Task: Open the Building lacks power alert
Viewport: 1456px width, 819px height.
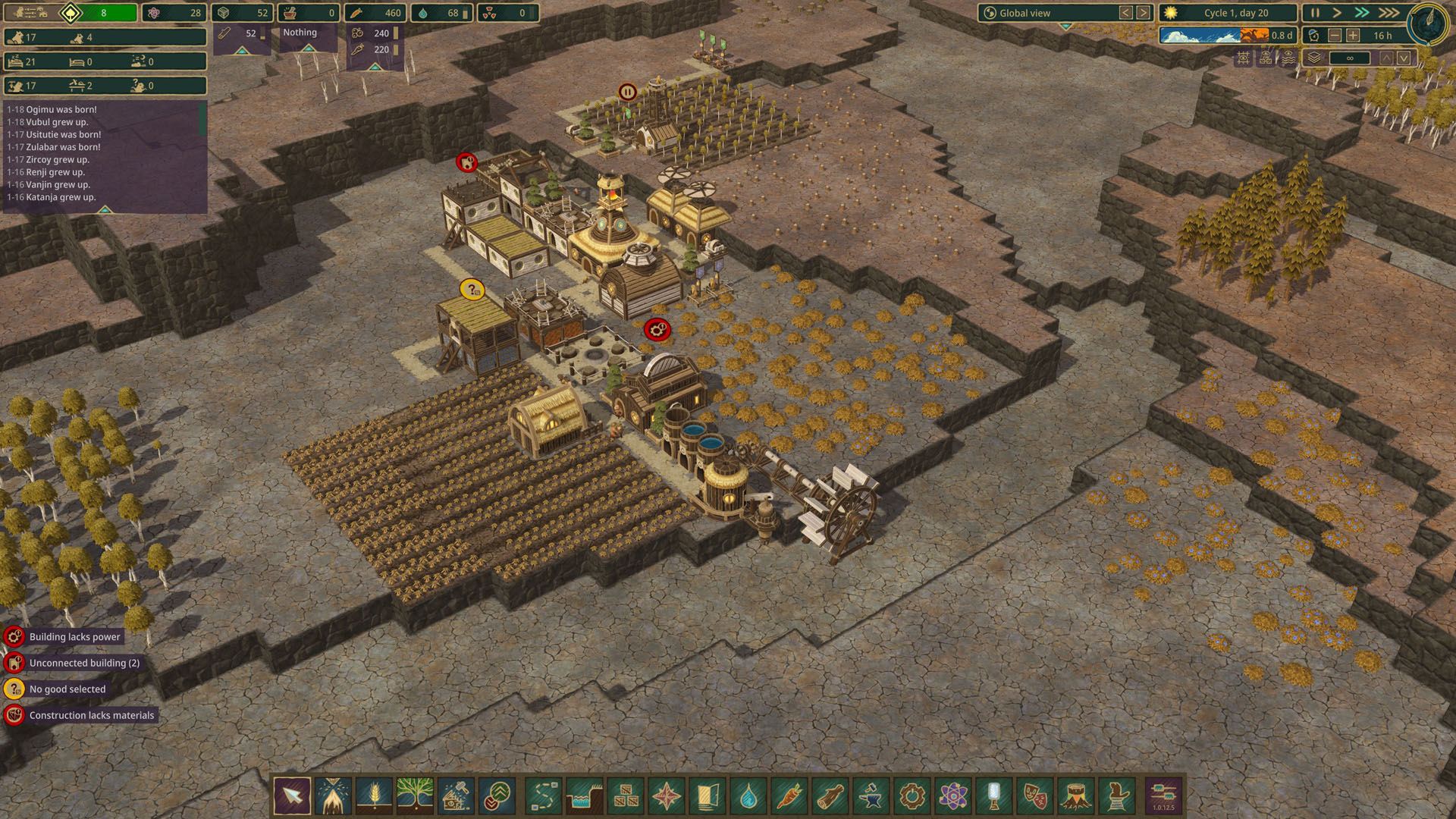Action: pyautogui.click(x=74, y=637)
